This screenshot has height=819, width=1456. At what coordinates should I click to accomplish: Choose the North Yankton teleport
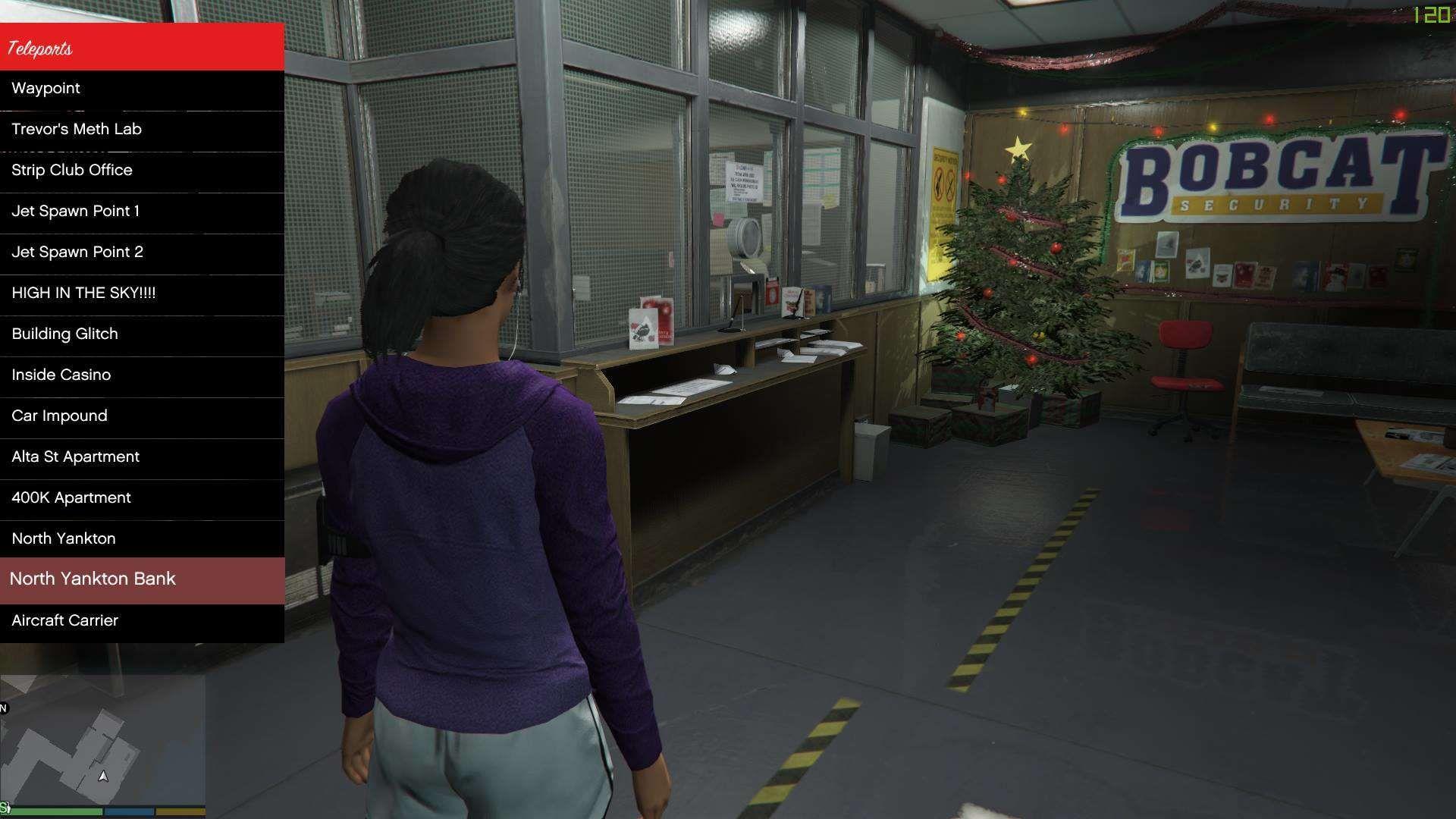tap(142, 539)
